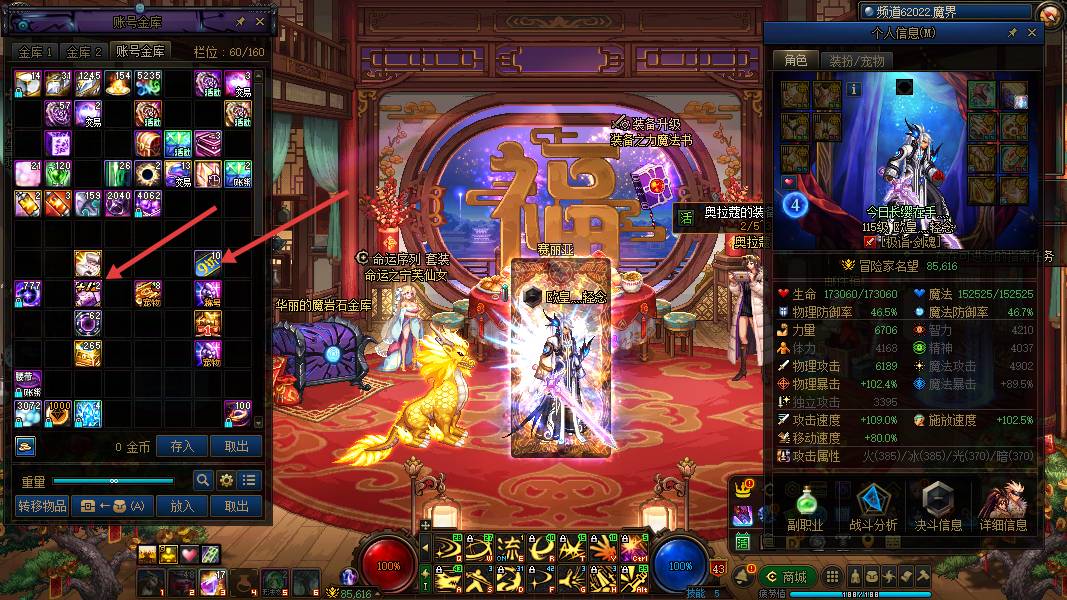This screenshot has height=600, width=1067.
Task: Switch to the 金库 1 tab
Action: click(x=35, y=51)
